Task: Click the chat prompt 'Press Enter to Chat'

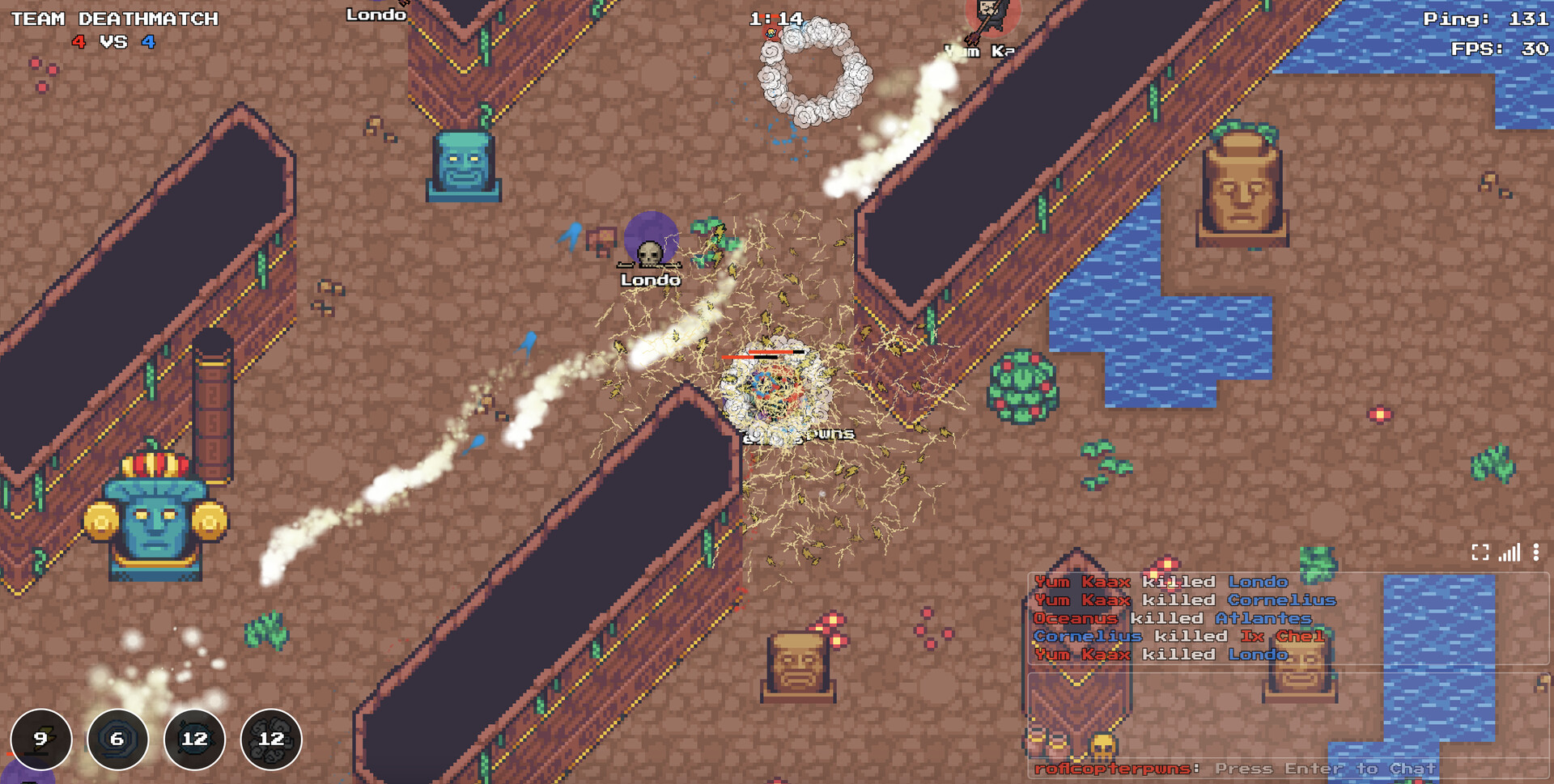Action: click(x=1324, y=768)
